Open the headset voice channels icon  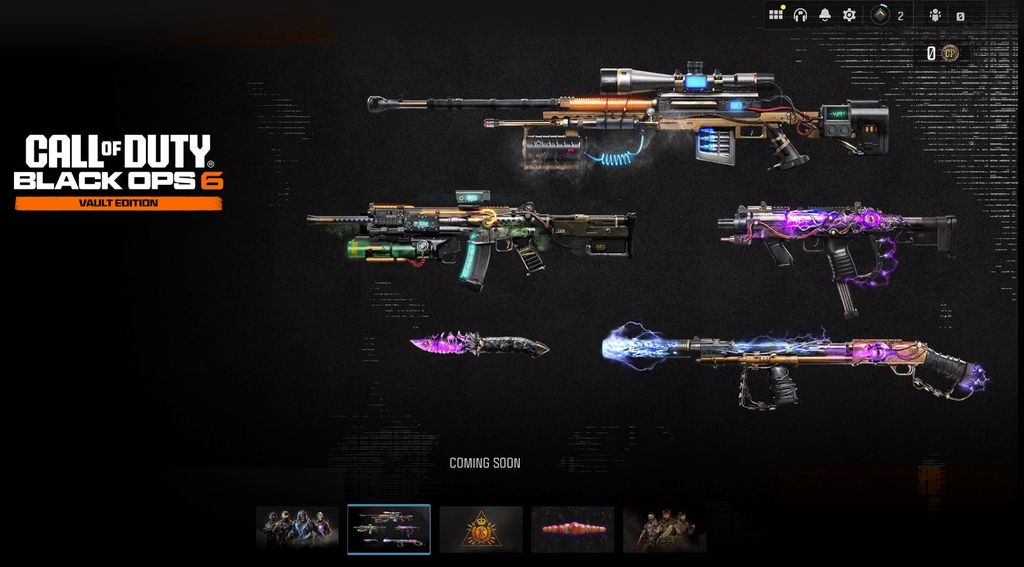click(800, 15)
